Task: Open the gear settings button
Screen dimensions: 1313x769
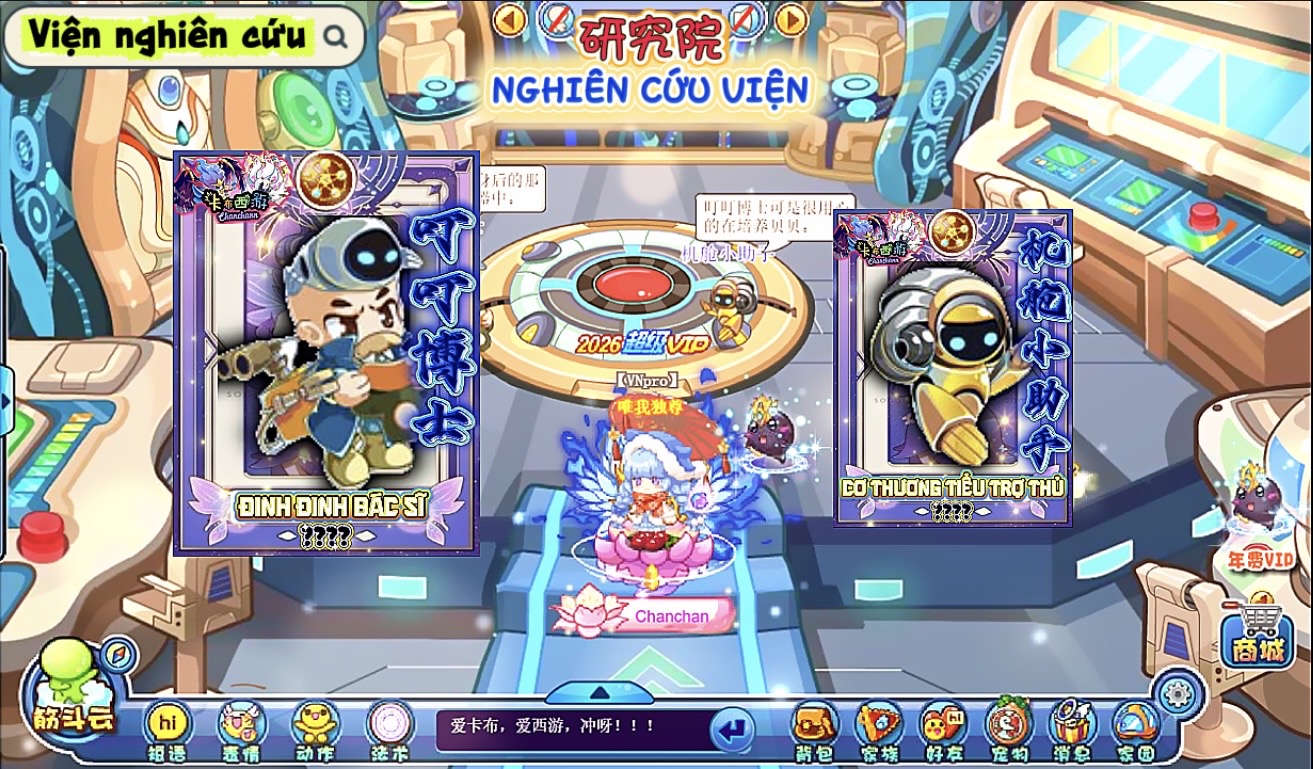Action: click(1176, 692)
